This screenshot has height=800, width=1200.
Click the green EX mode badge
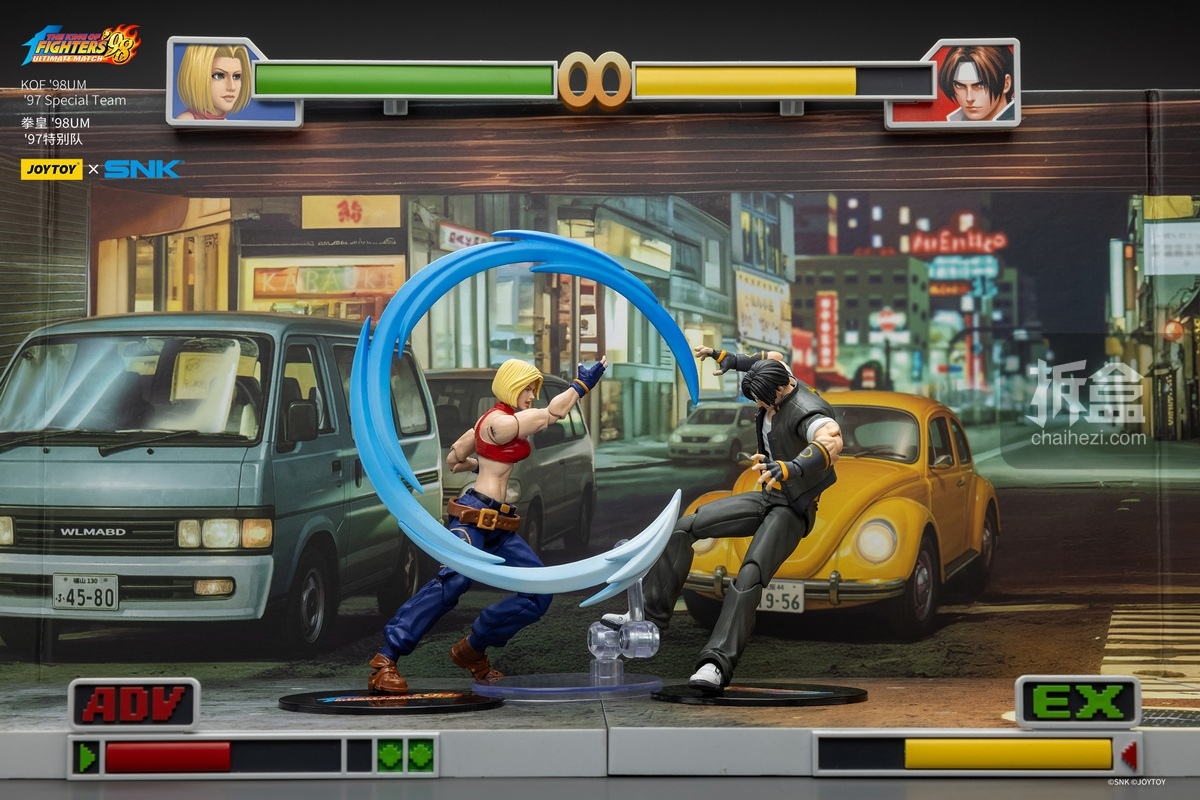click(1077, 701)
